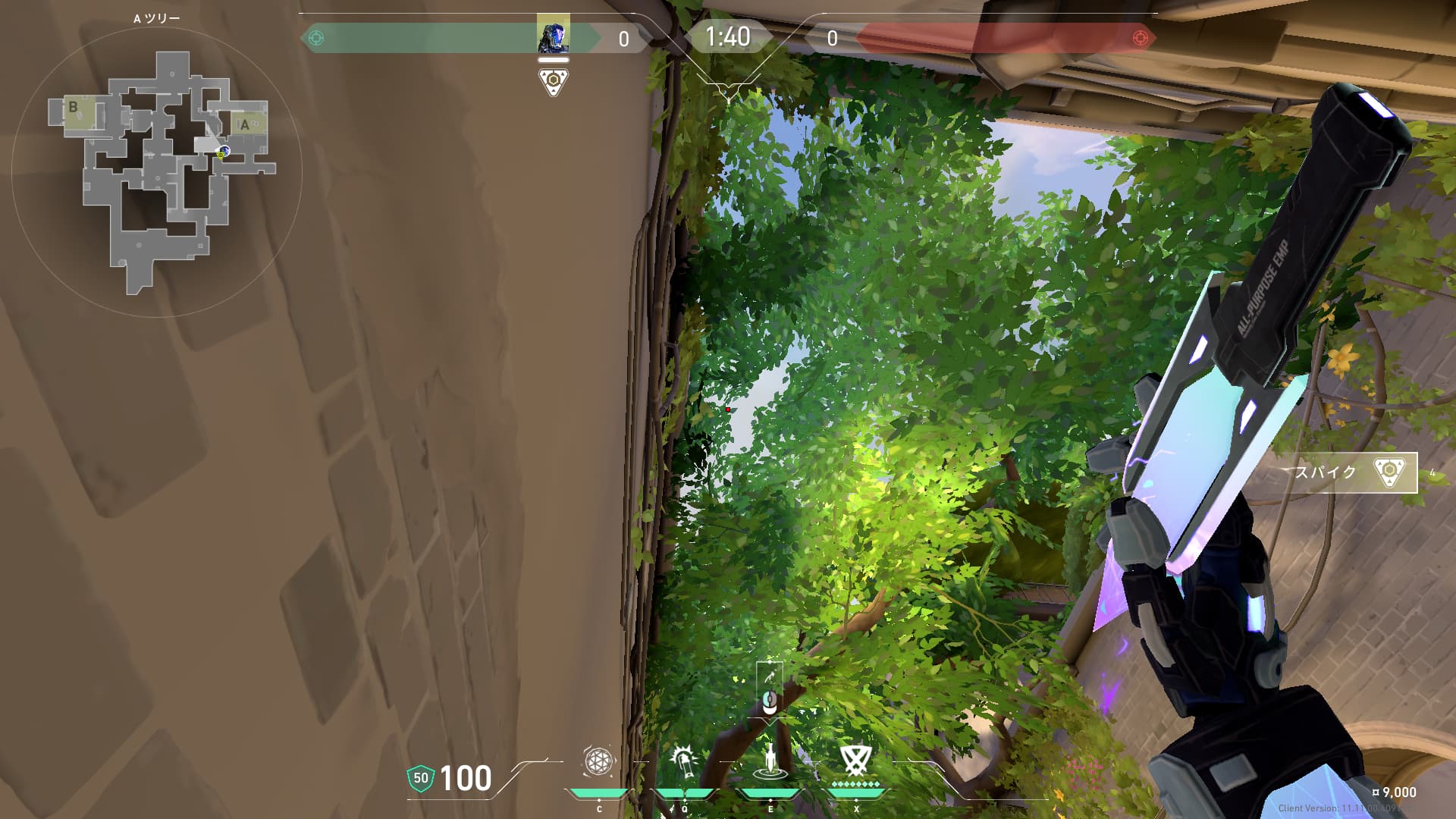Click the spike carrier icon under the portrait
The height and width of the screenshot is (819, 1456).
click(x=553, y=81)
